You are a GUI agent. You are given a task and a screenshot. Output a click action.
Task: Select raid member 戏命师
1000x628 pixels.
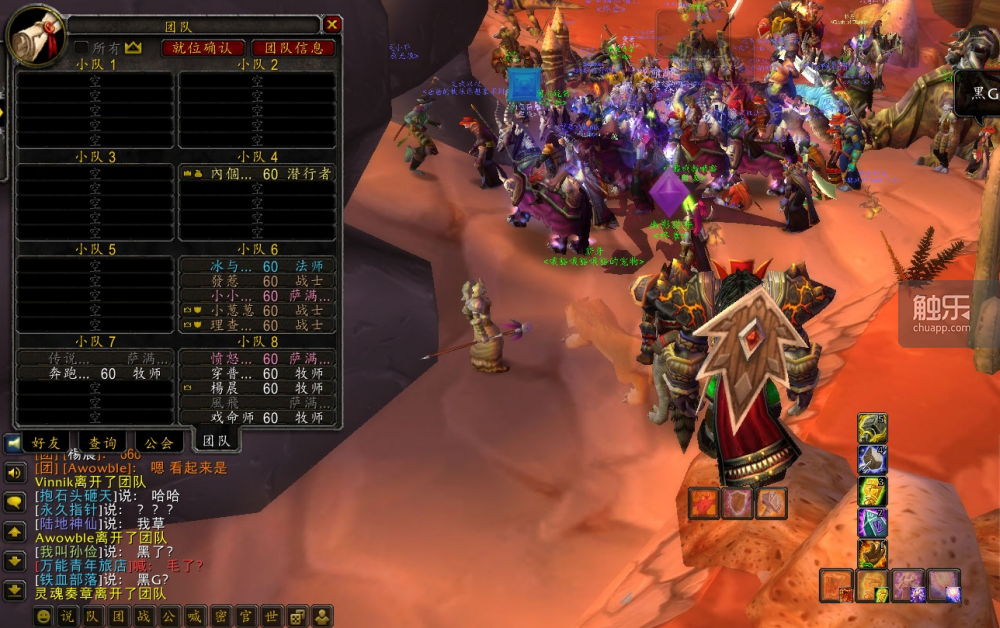point(258,418)
